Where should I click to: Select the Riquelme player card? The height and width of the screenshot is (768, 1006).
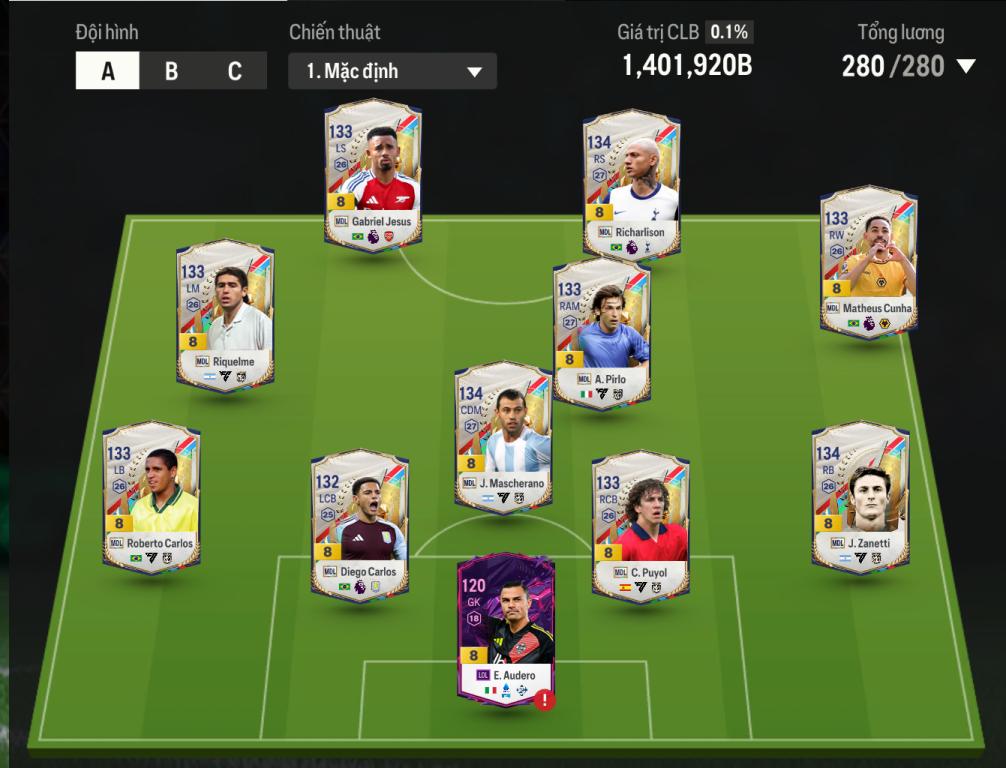[x=225, y=313]
